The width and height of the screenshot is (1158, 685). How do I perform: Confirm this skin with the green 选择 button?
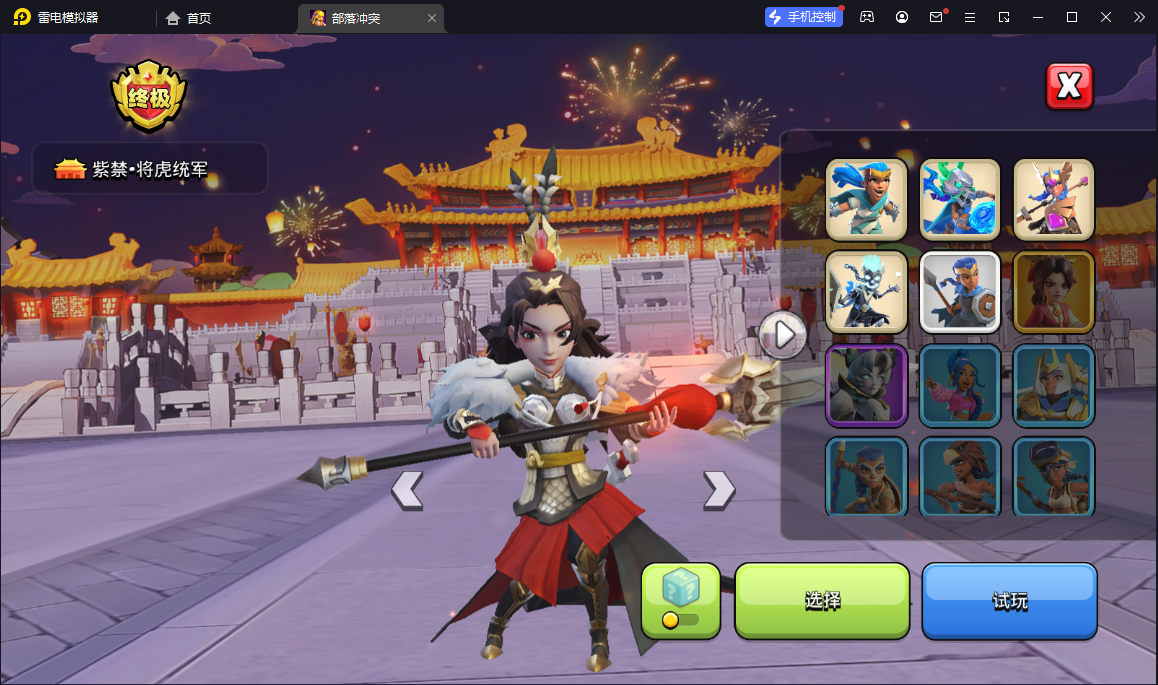pyautogui.click(x=822, y=601)
